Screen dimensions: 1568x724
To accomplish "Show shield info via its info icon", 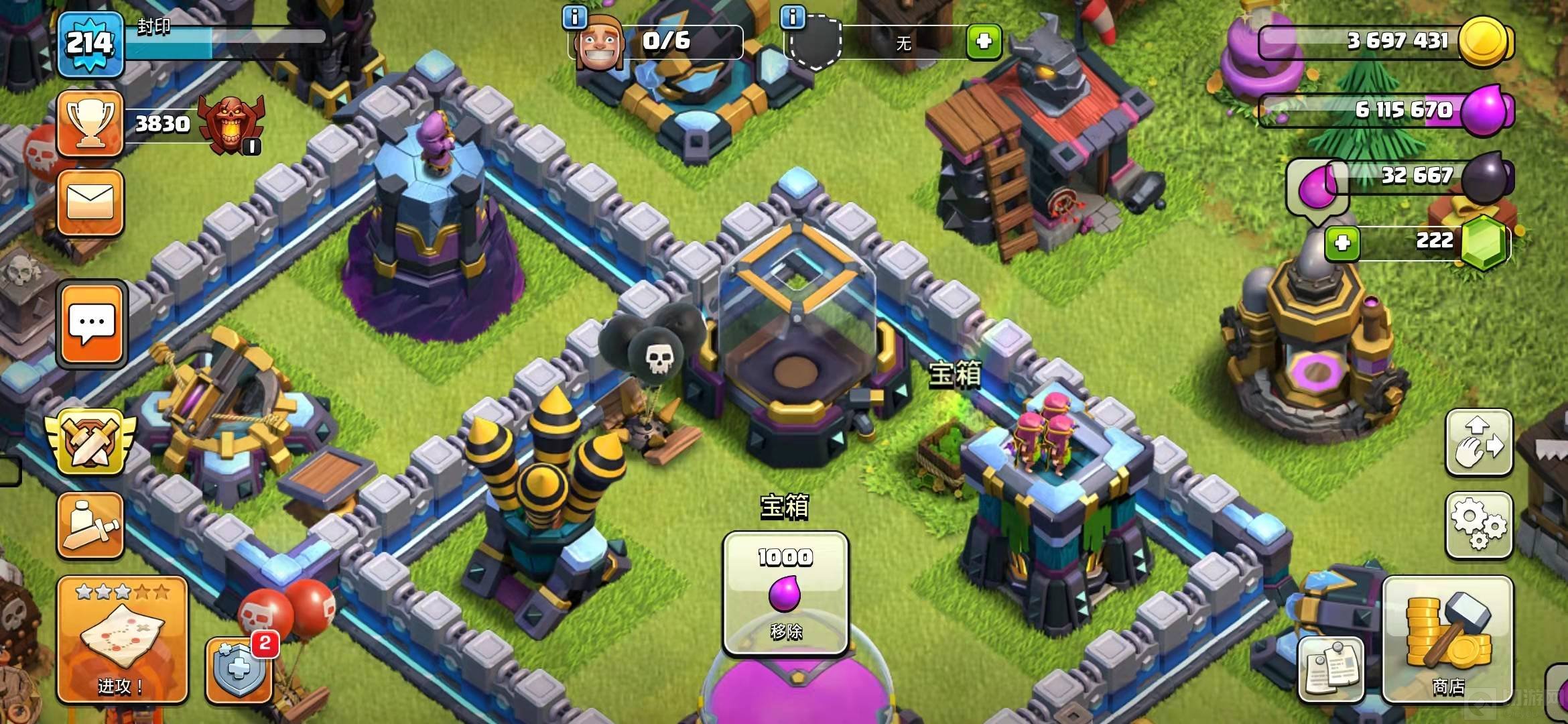I will (x=793, y=17).
